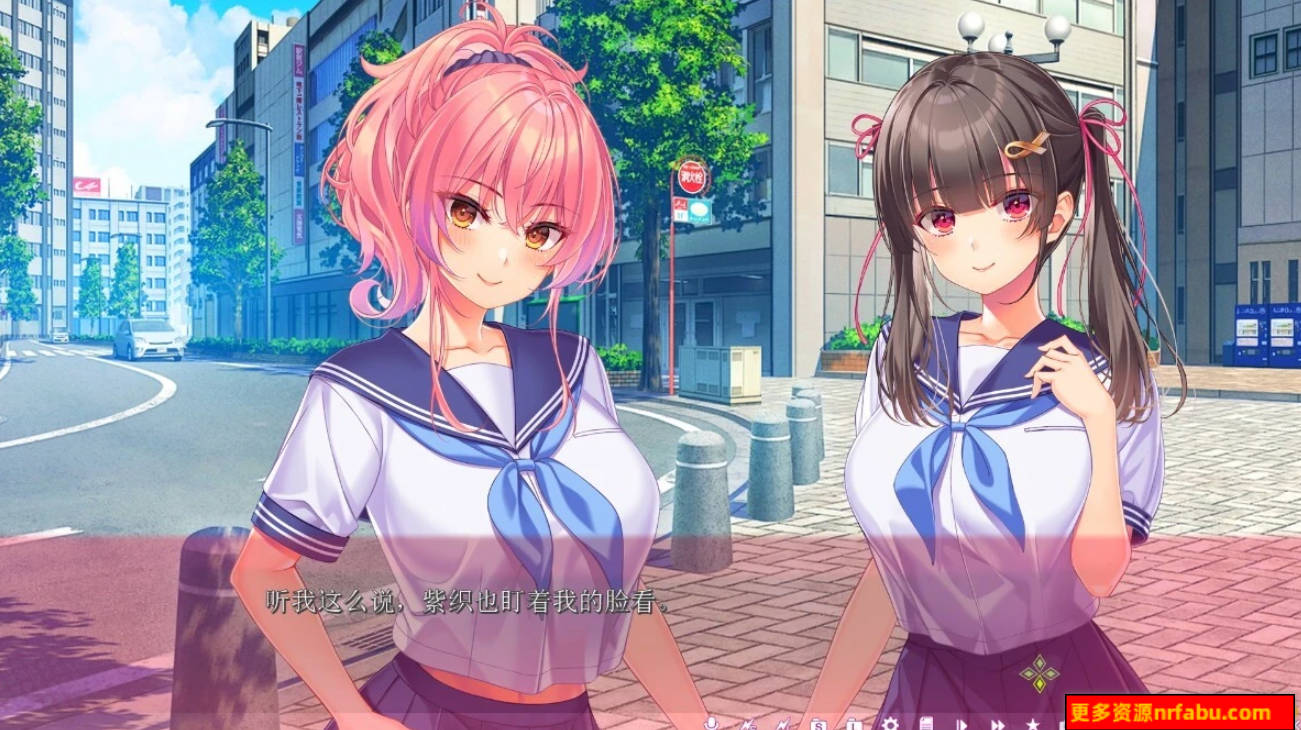
Task: Bookmark the scene with the star icon
Action: 1033,722
